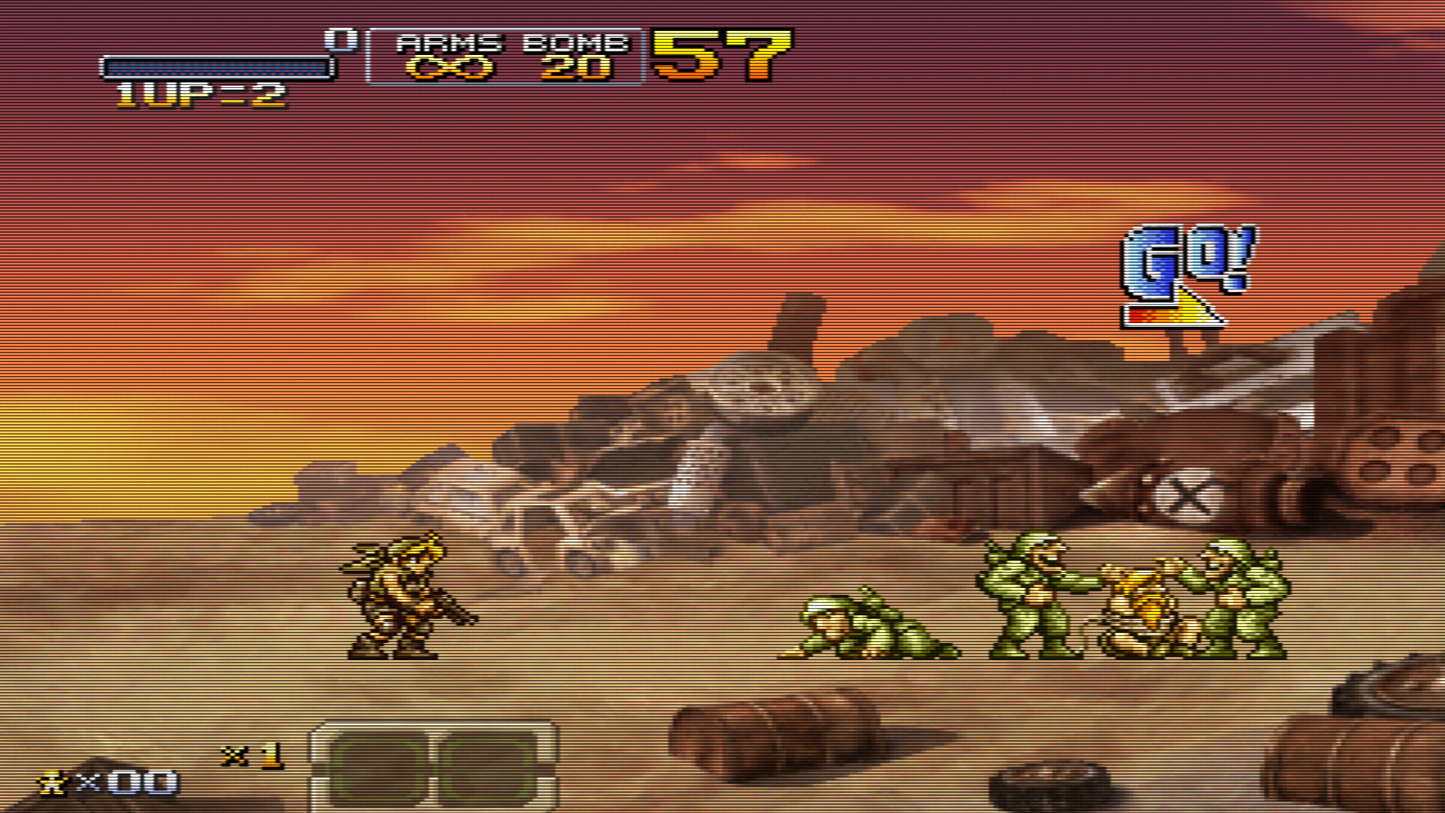
Task: Click the yellow GO! arrow indicator
Action: point(1173,313)
